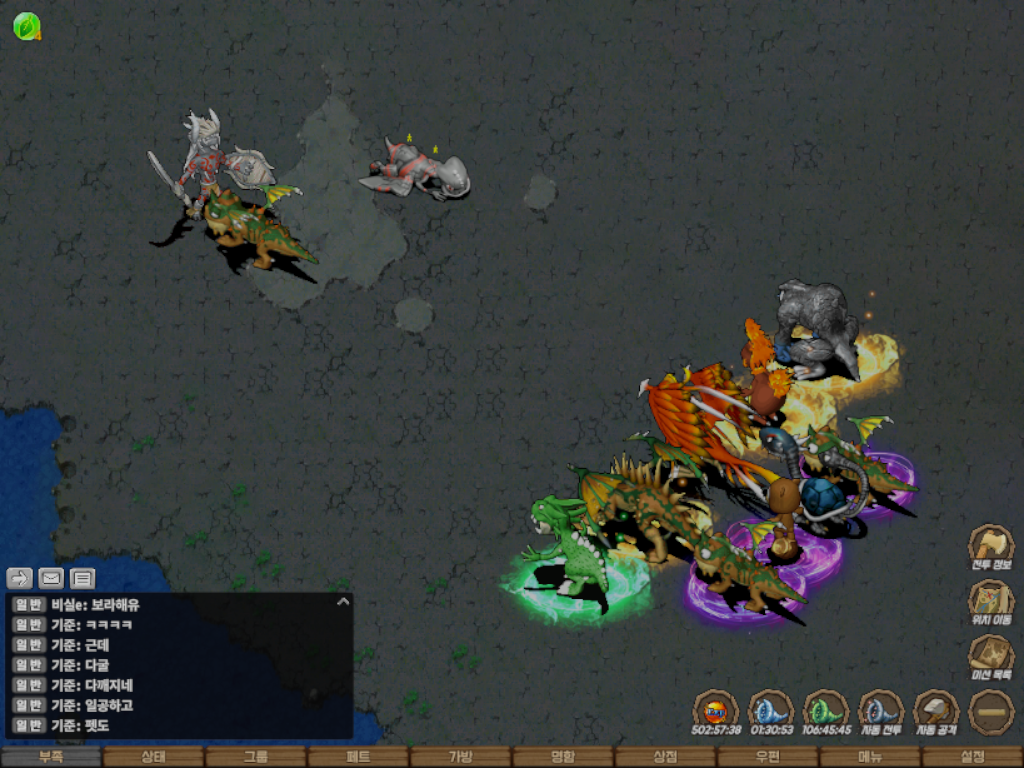
Task: Open 전투 정보 axe icon
Action: click(x=991, y=546)
